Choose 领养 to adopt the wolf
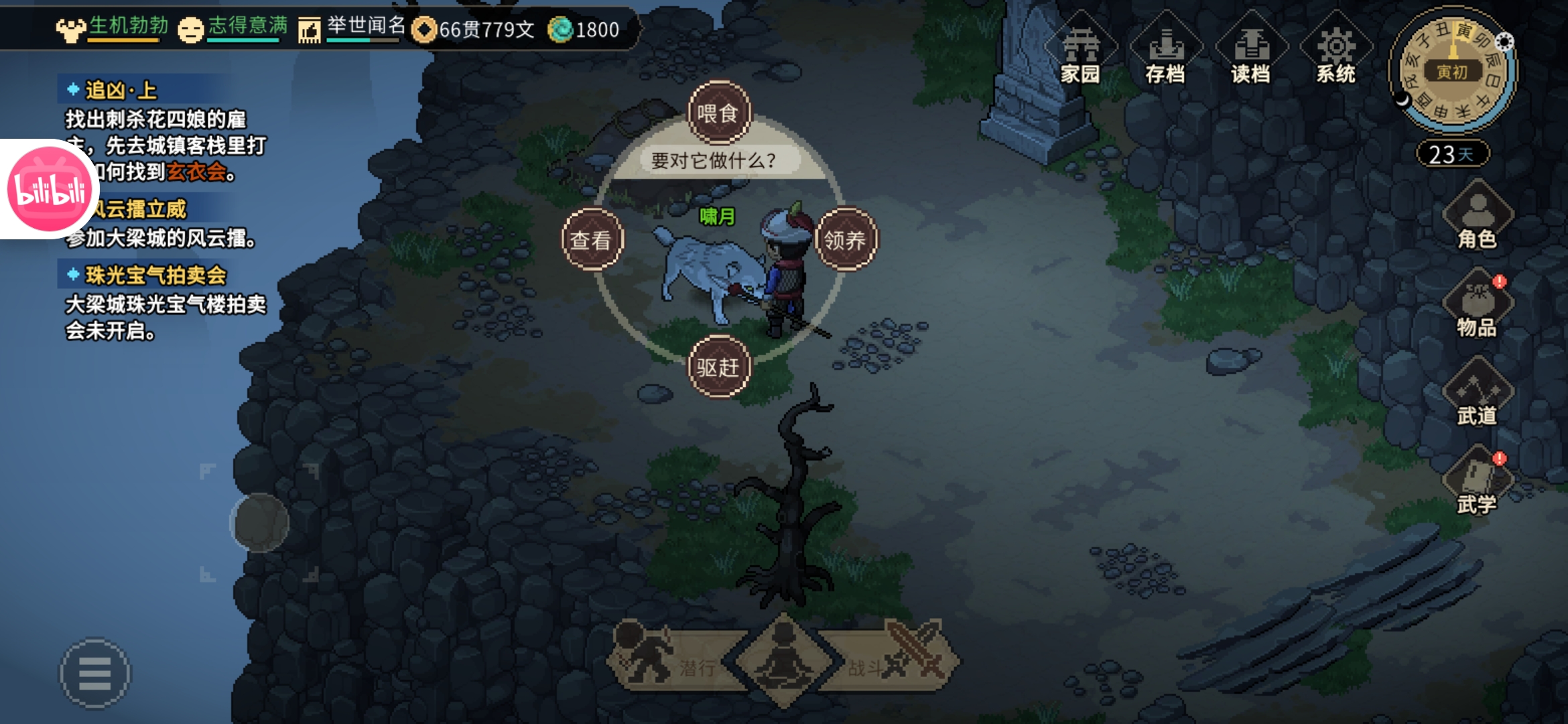Image resolution: width=1568 pixels, height=724 pixels. [x=845, y=240]
